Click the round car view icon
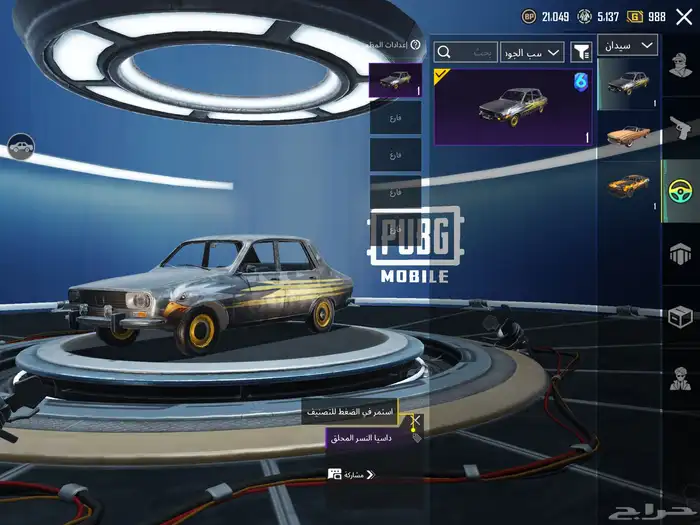700x525 pixels. [20, 147]
